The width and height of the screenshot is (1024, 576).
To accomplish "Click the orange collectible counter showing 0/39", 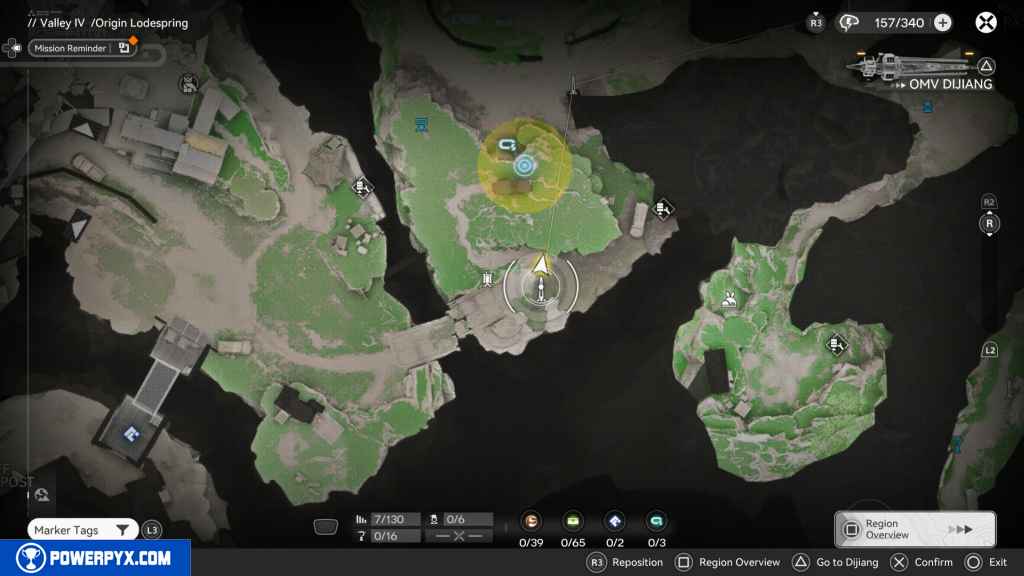I will click(532, 521).
